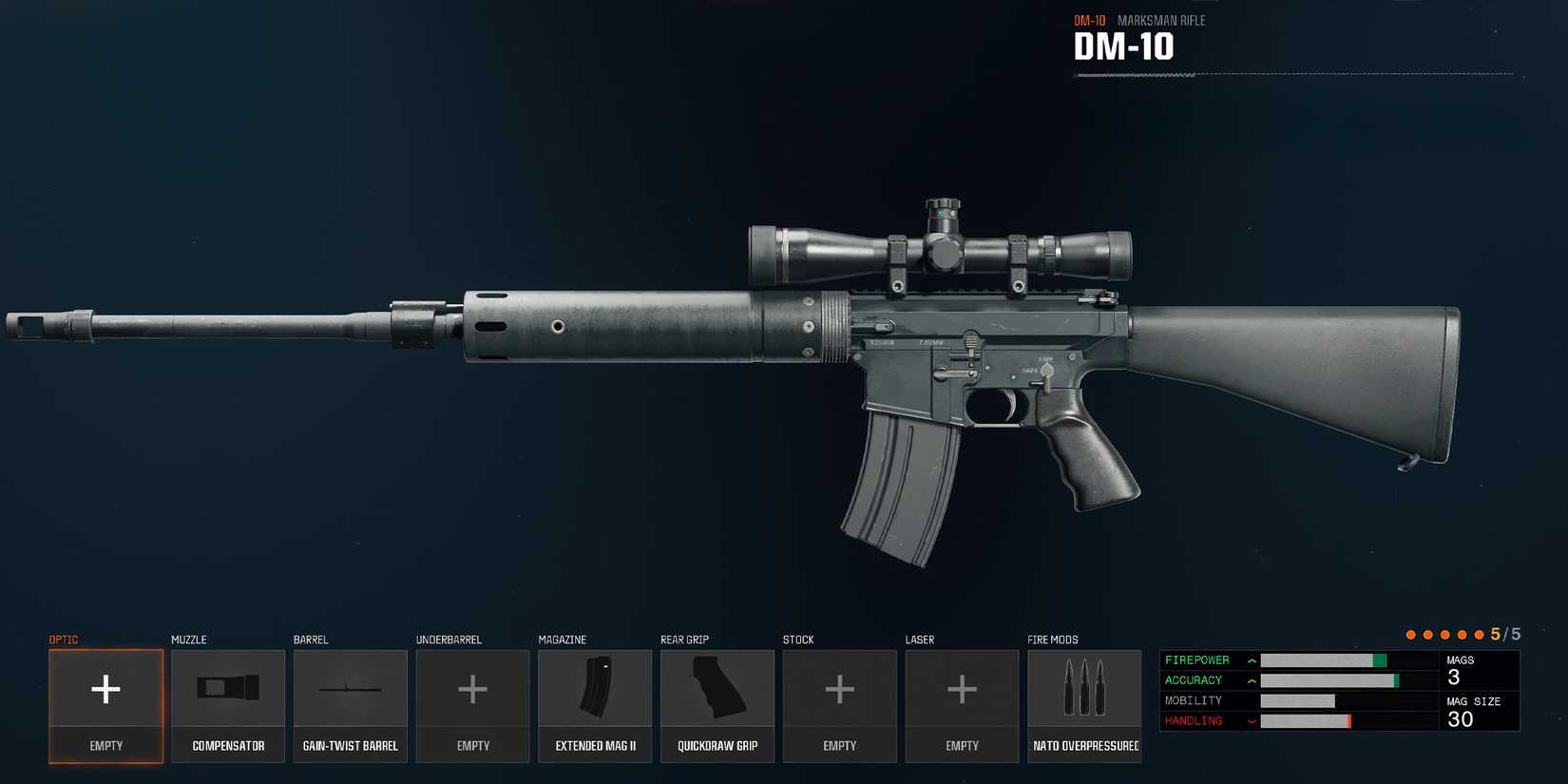Select the Quickdraw Grip attachment

(x=717, y=703)
